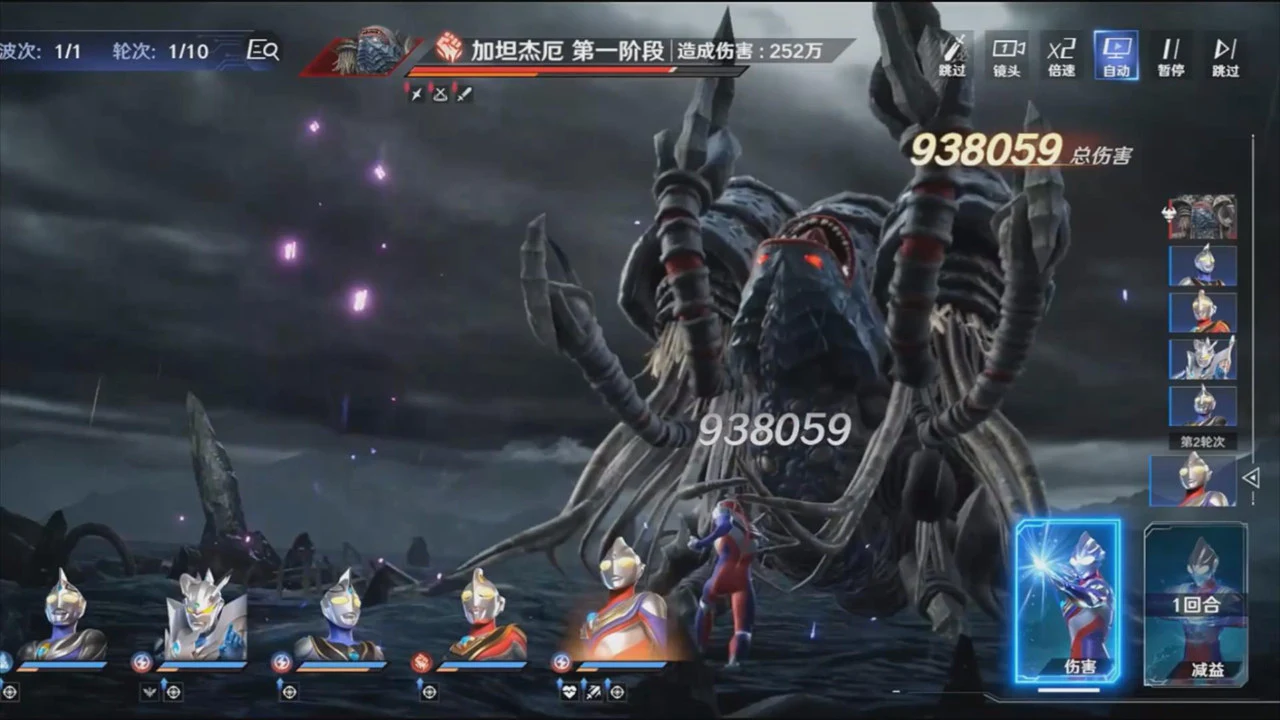Viewport: 1280px width, 720px height.
Task: Click the skip button with play-next icon
Action: [1225, 55]
